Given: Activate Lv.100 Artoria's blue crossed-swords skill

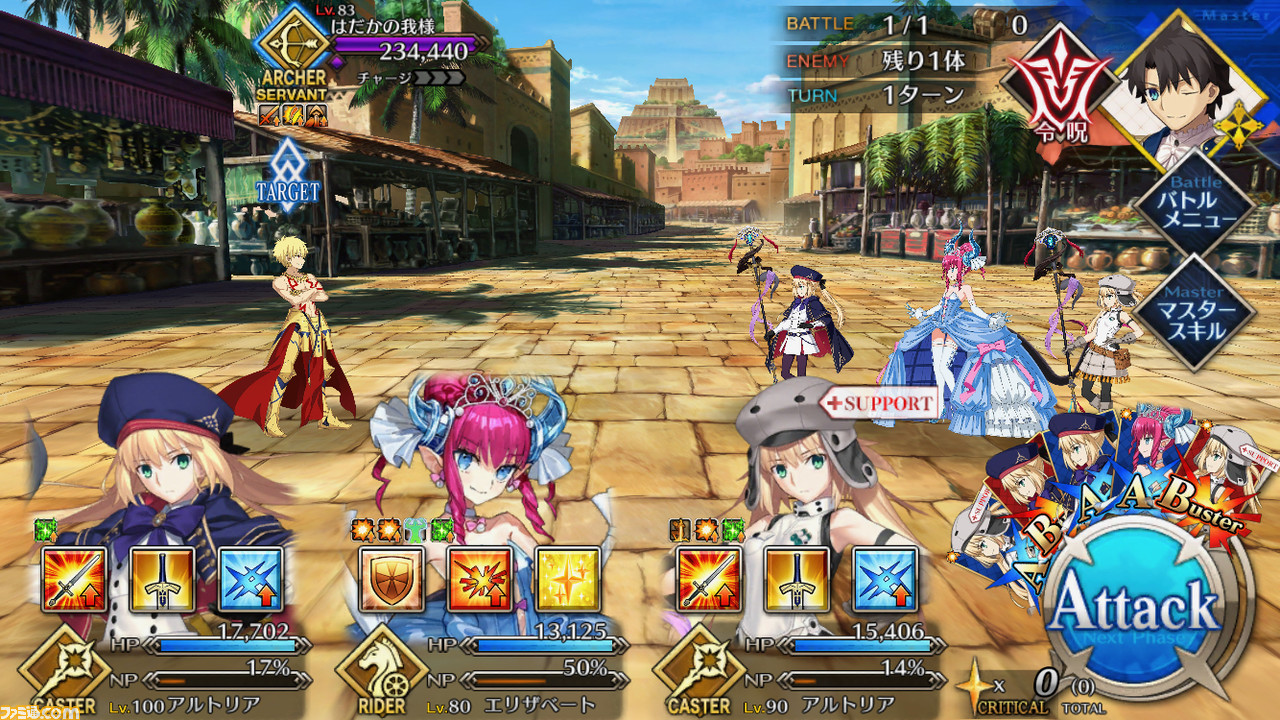Looking at the screenshot, I should tap(250, 579).
